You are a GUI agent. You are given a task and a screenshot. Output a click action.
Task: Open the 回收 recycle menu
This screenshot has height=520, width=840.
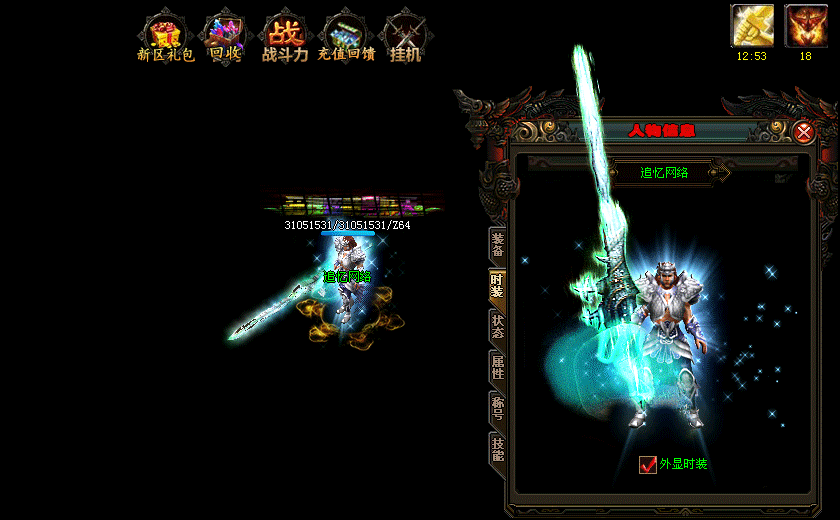tap(223, 37)
